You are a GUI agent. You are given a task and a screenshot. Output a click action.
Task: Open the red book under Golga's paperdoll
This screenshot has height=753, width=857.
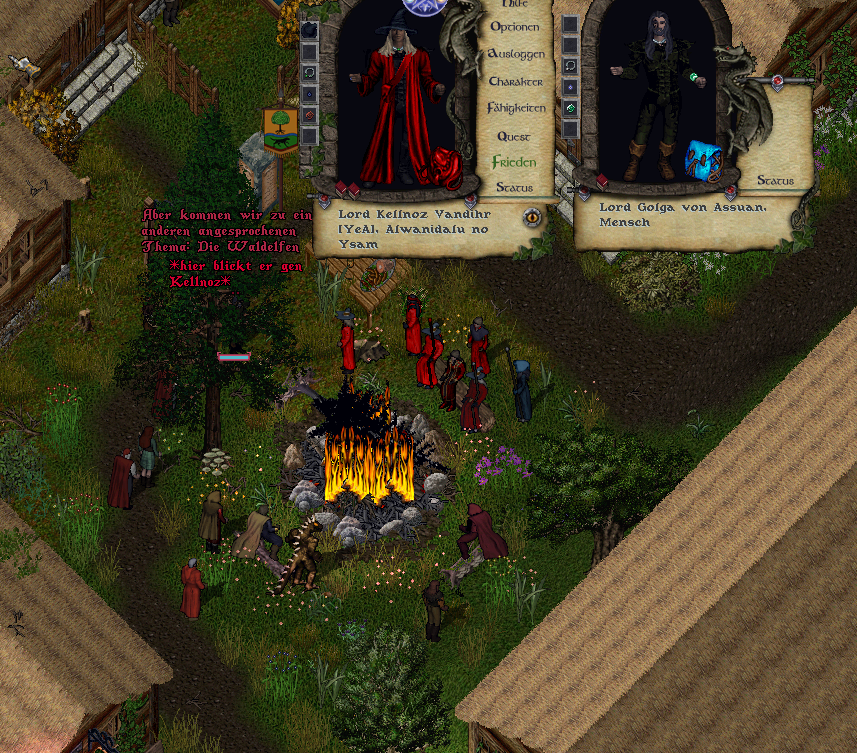click(603, 182)
